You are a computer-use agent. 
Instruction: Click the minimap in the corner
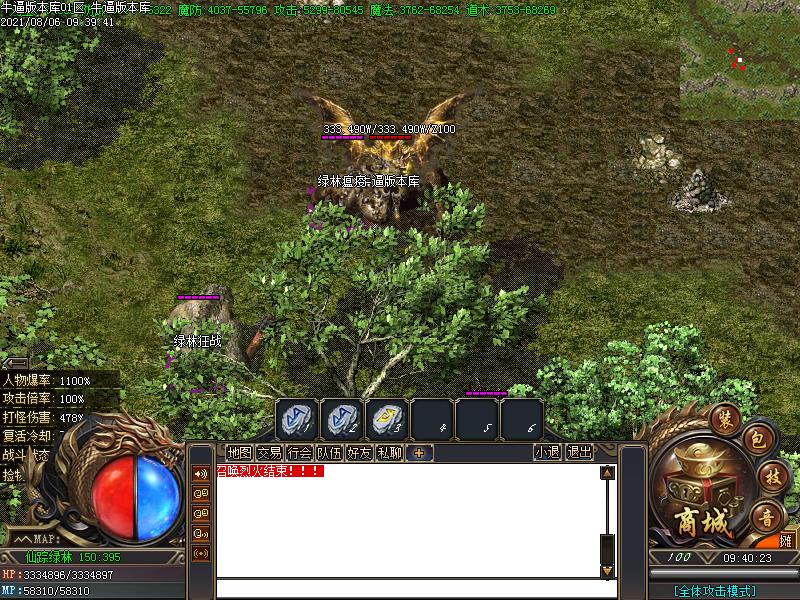740,60
